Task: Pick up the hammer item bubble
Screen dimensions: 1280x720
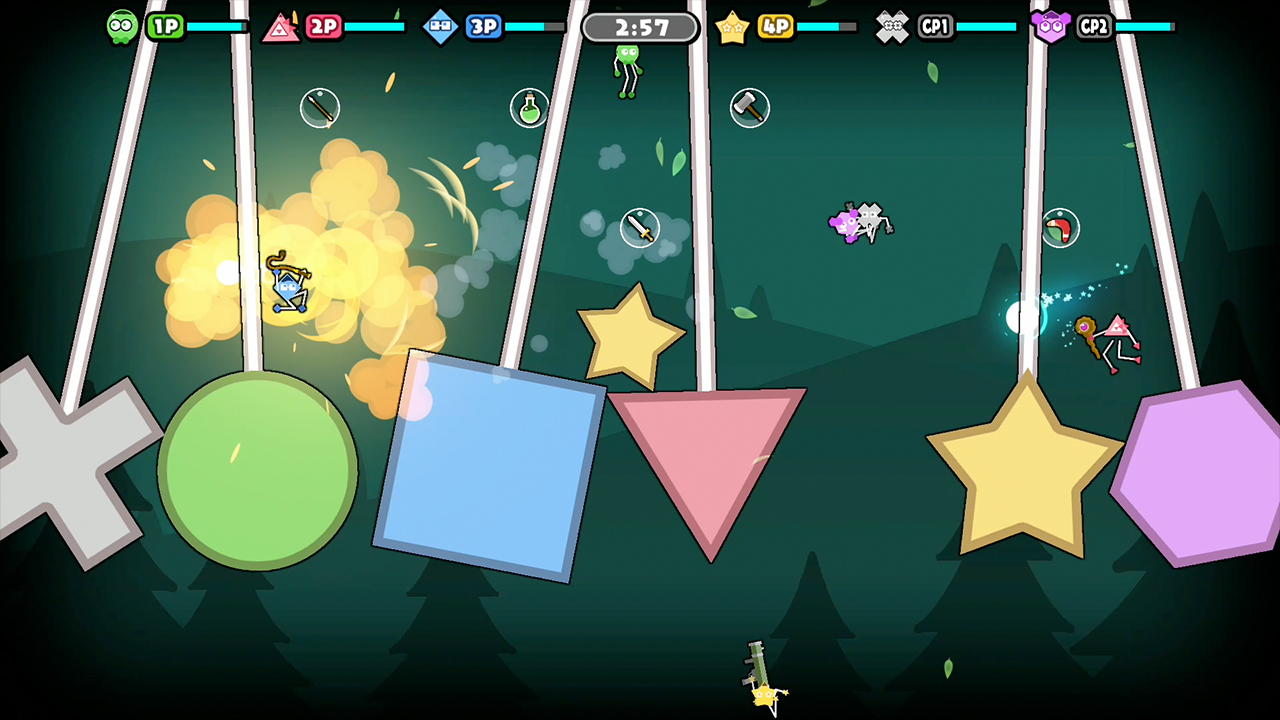Action: (749, 108)
